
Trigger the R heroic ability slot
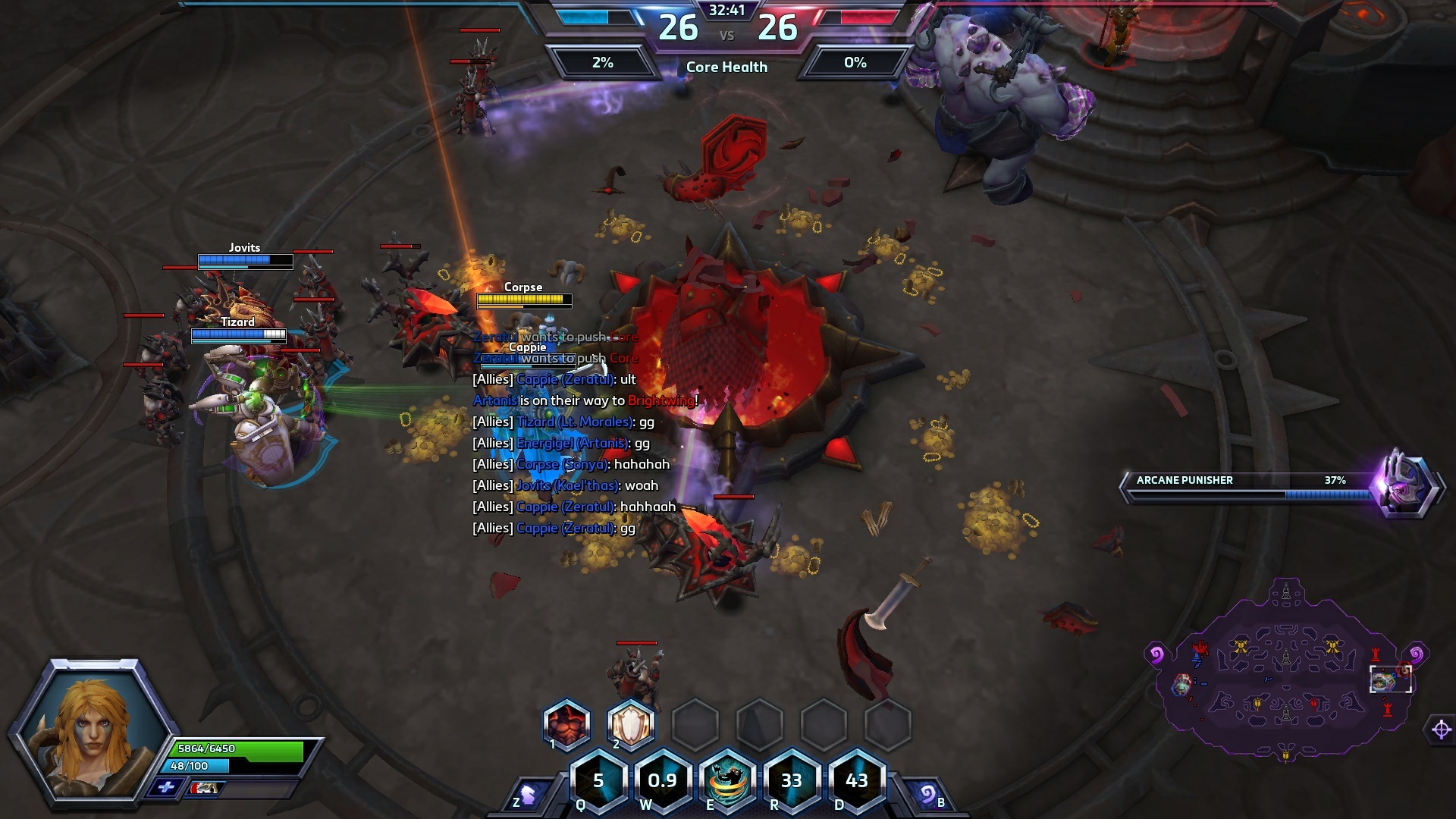(792, 781)
